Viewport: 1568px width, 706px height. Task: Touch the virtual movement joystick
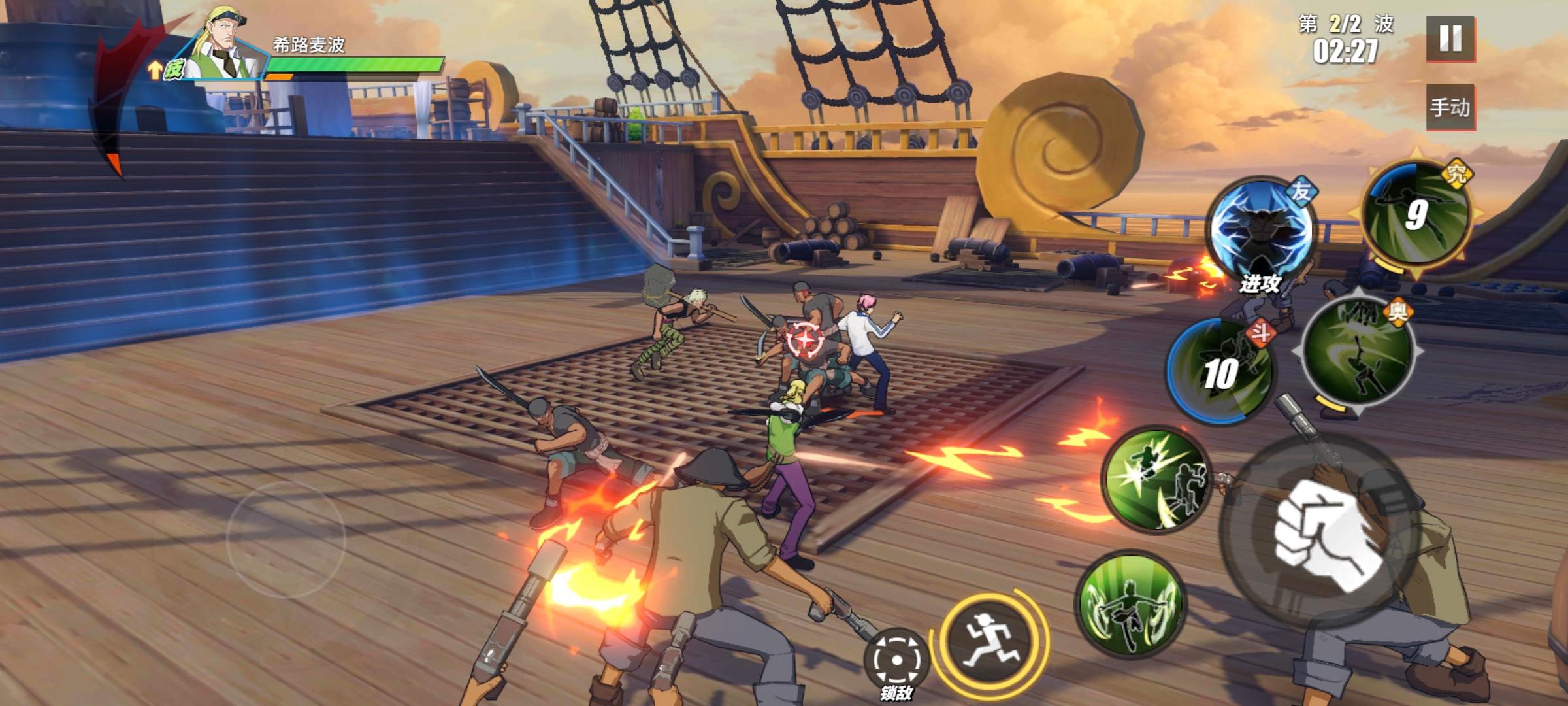(x=286, y=539)
